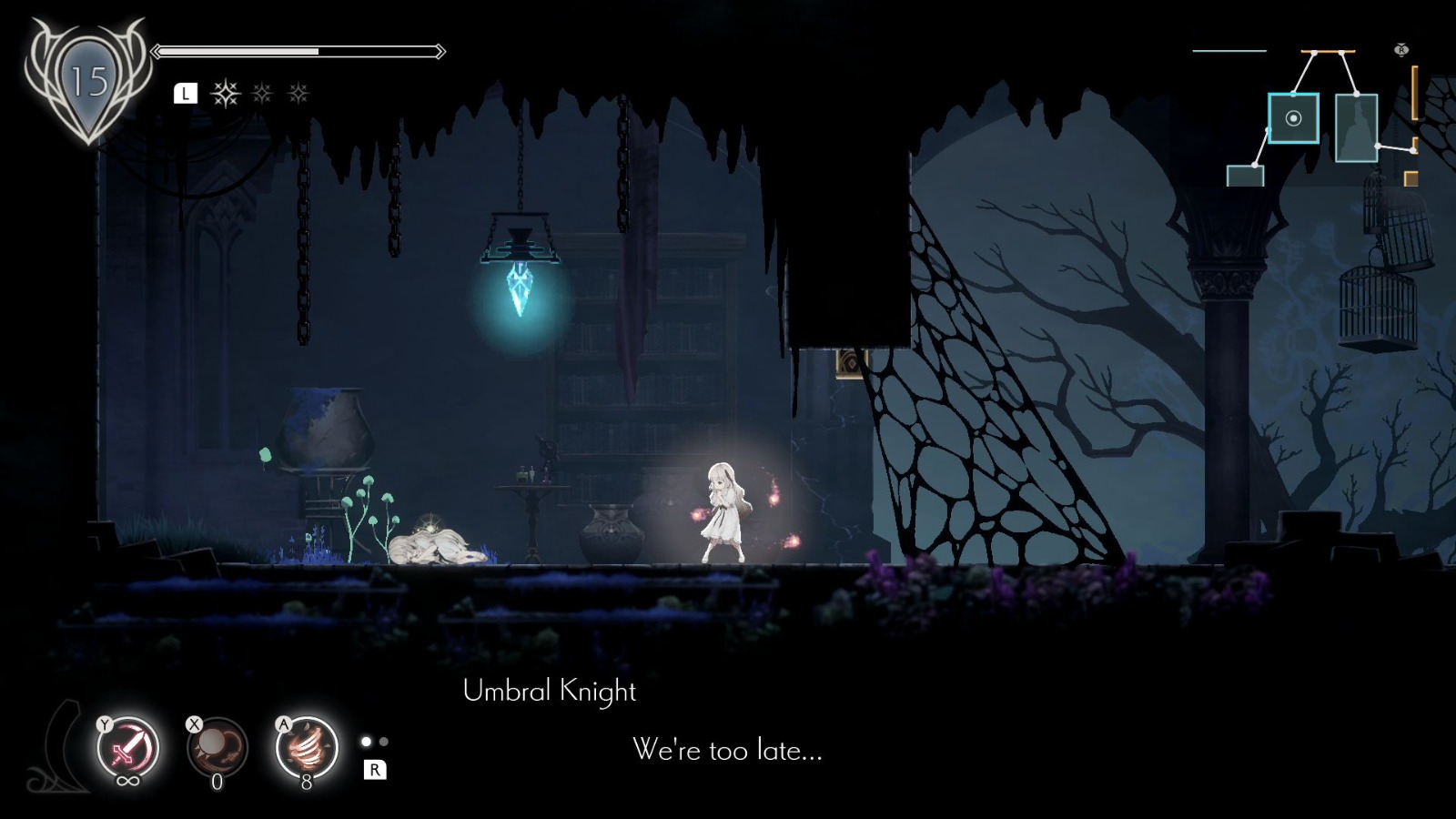Select the current-room marker on the minimap
The image size is (1456, 819).
pos(1293,117)
